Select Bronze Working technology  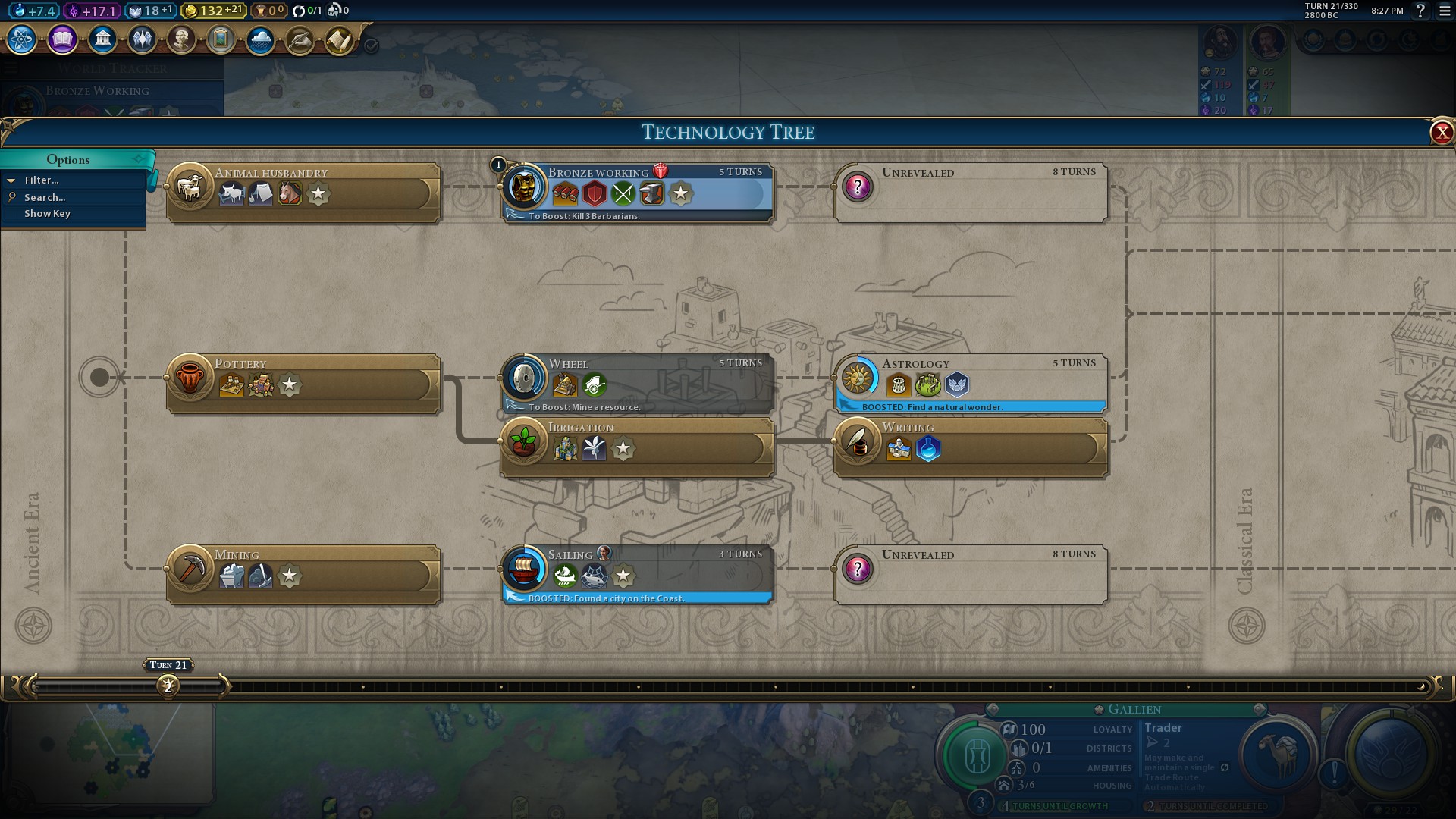pyautogui.click(x=637, y=193)
